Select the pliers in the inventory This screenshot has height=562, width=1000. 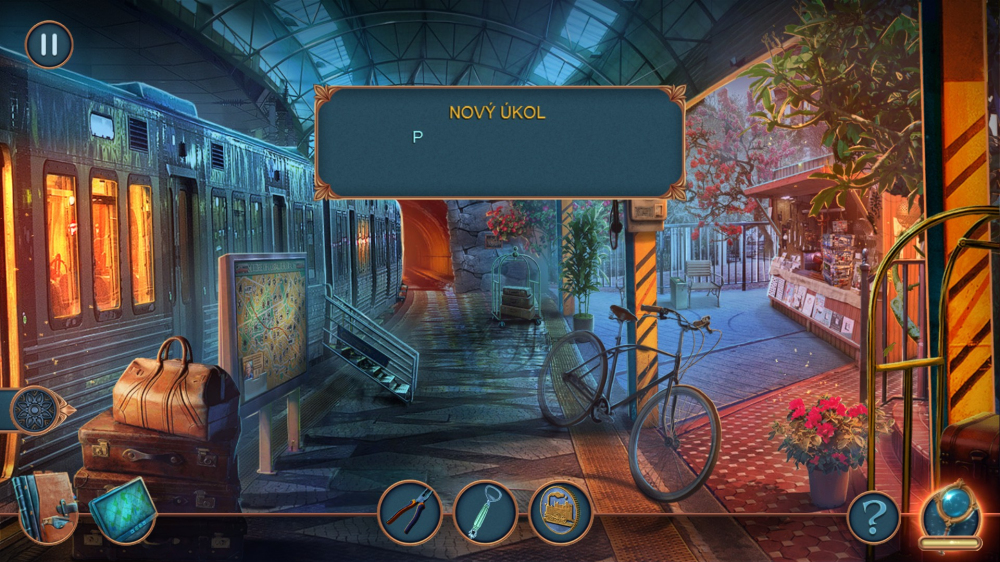[x=410, y=512]
